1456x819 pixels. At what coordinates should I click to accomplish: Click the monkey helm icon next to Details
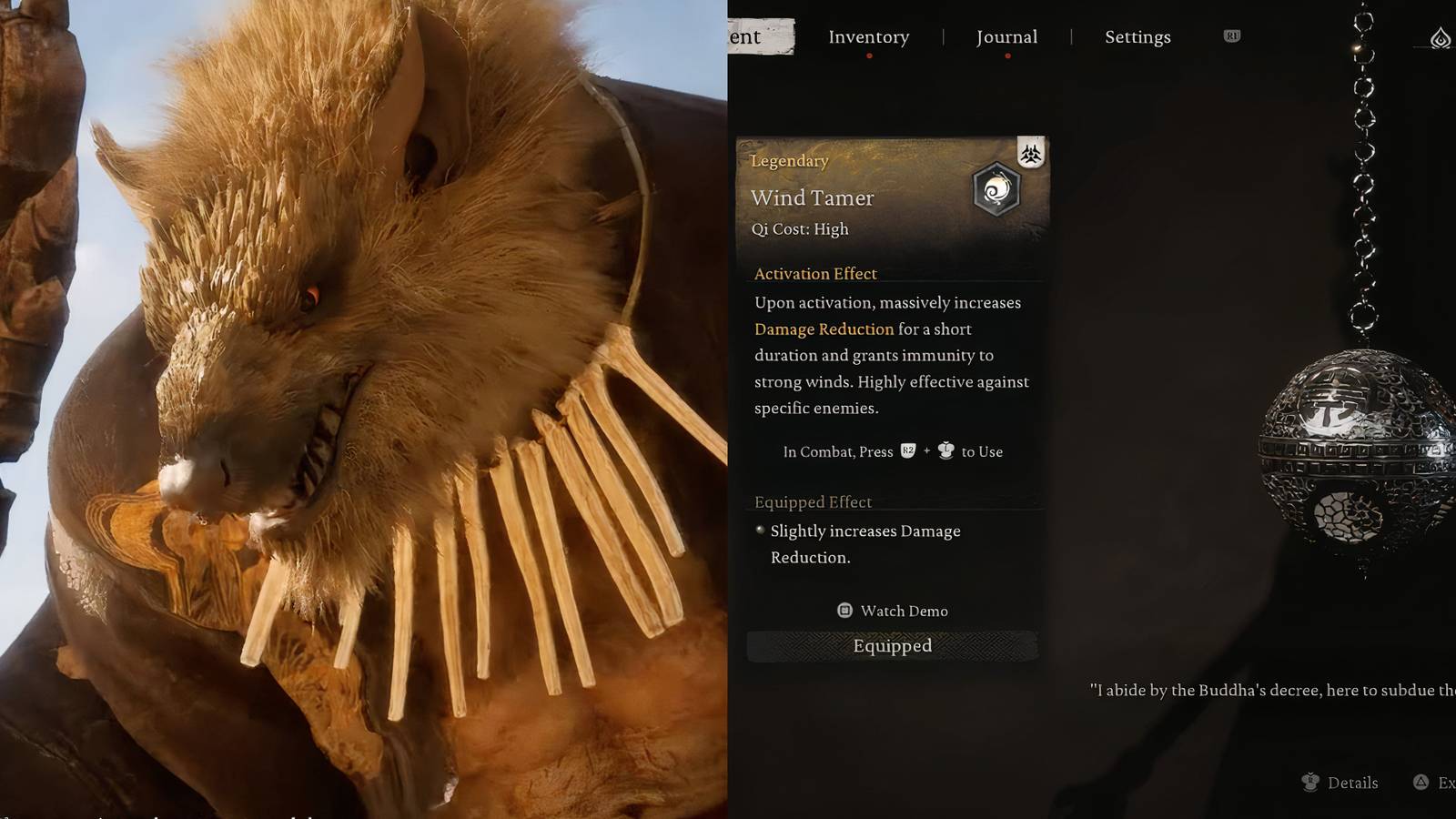point(1310,783)
